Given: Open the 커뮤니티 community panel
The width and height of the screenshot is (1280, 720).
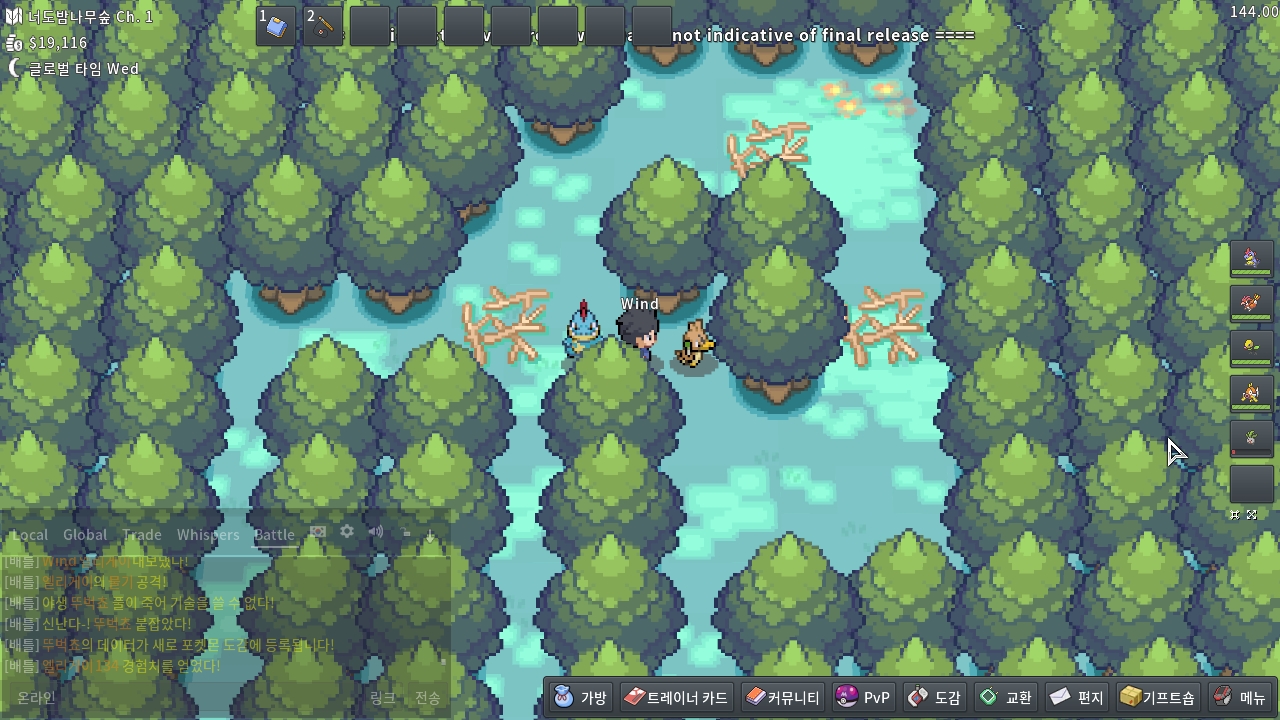Looking at the screenshot, I should [x=783, y=697].
